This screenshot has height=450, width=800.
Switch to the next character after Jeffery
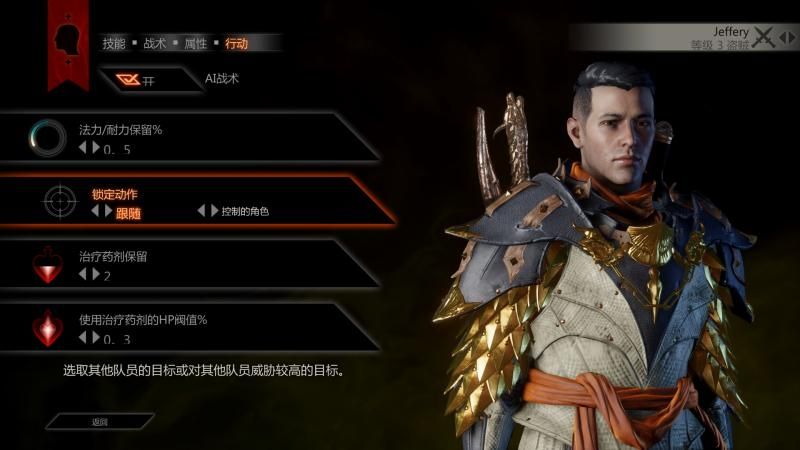(x=791, y=38)
